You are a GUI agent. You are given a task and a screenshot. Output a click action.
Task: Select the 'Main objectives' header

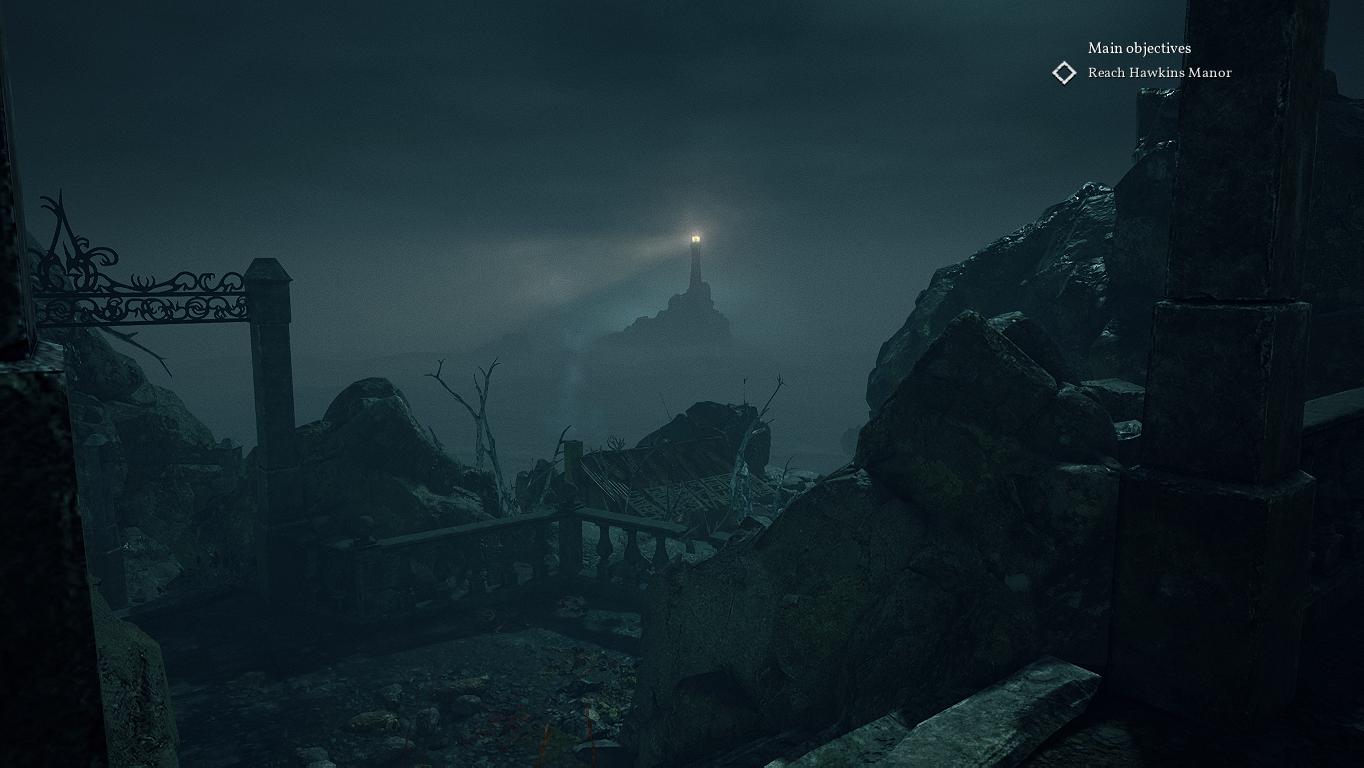pyautogui.click(x=1139, y=48)
